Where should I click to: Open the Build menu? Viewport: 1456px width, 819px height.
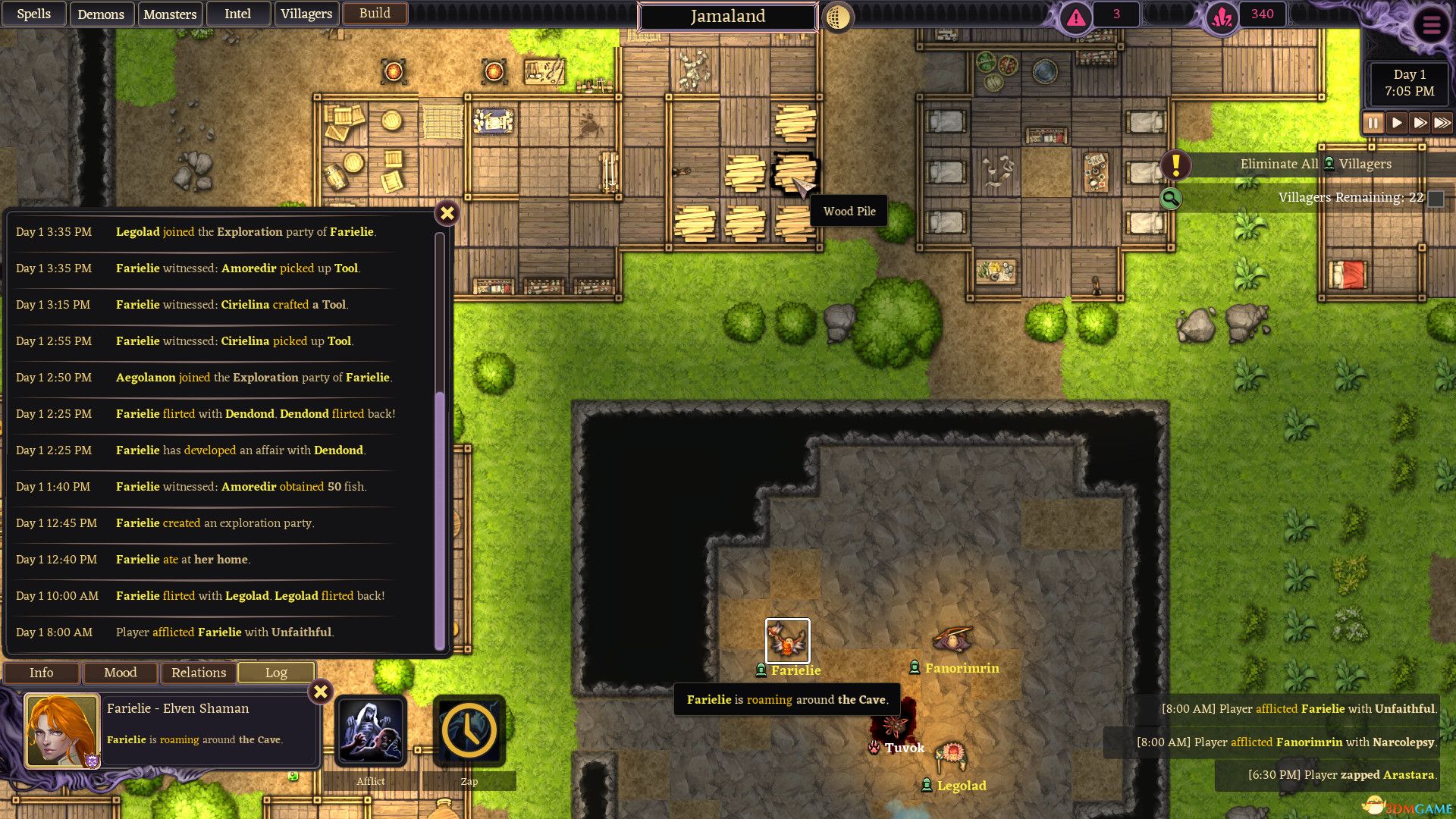pyautogui.click(x=375, y=13)
